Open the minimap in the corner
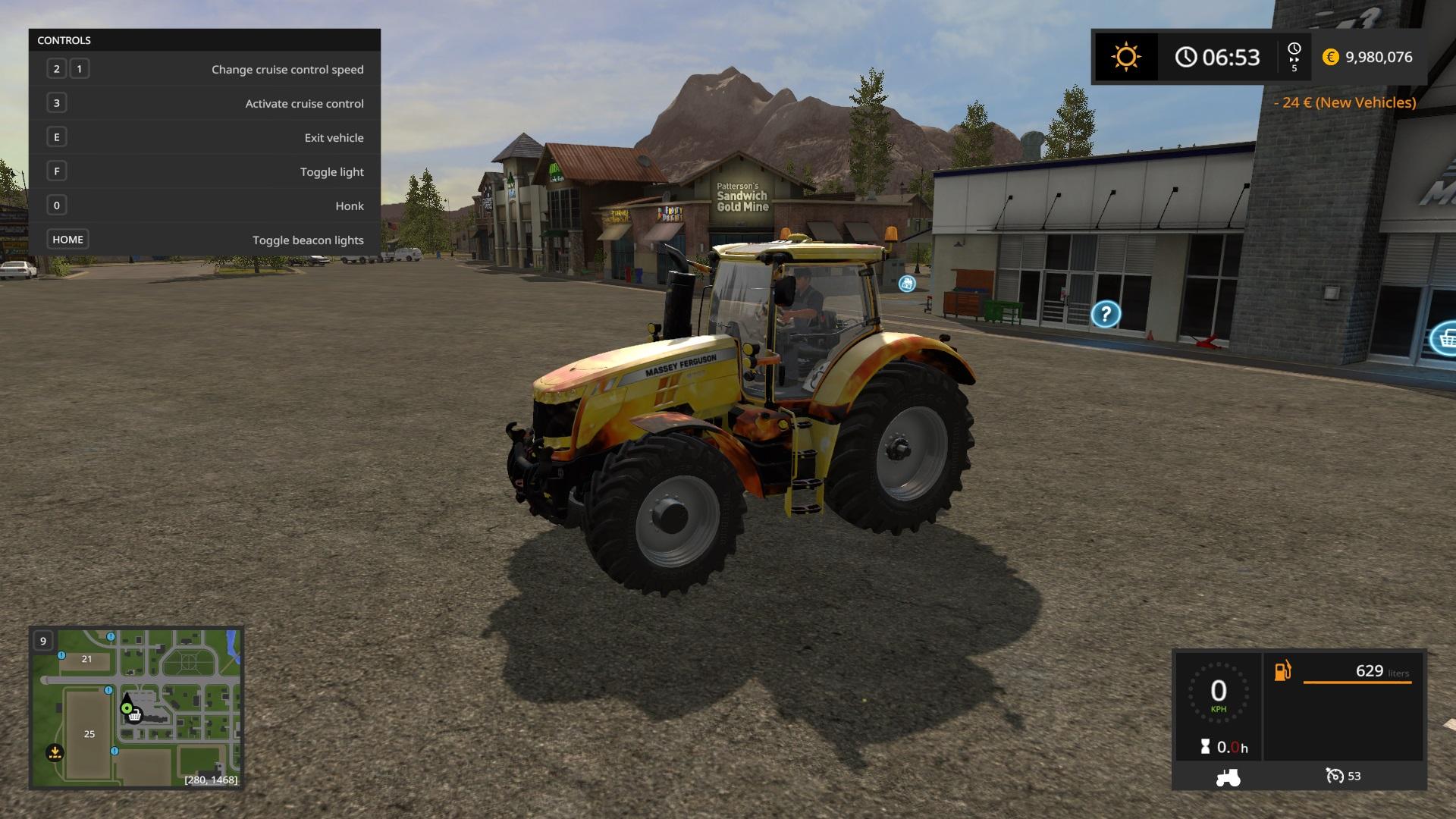This screenshot has height=819, width=1456. [136, 708]
